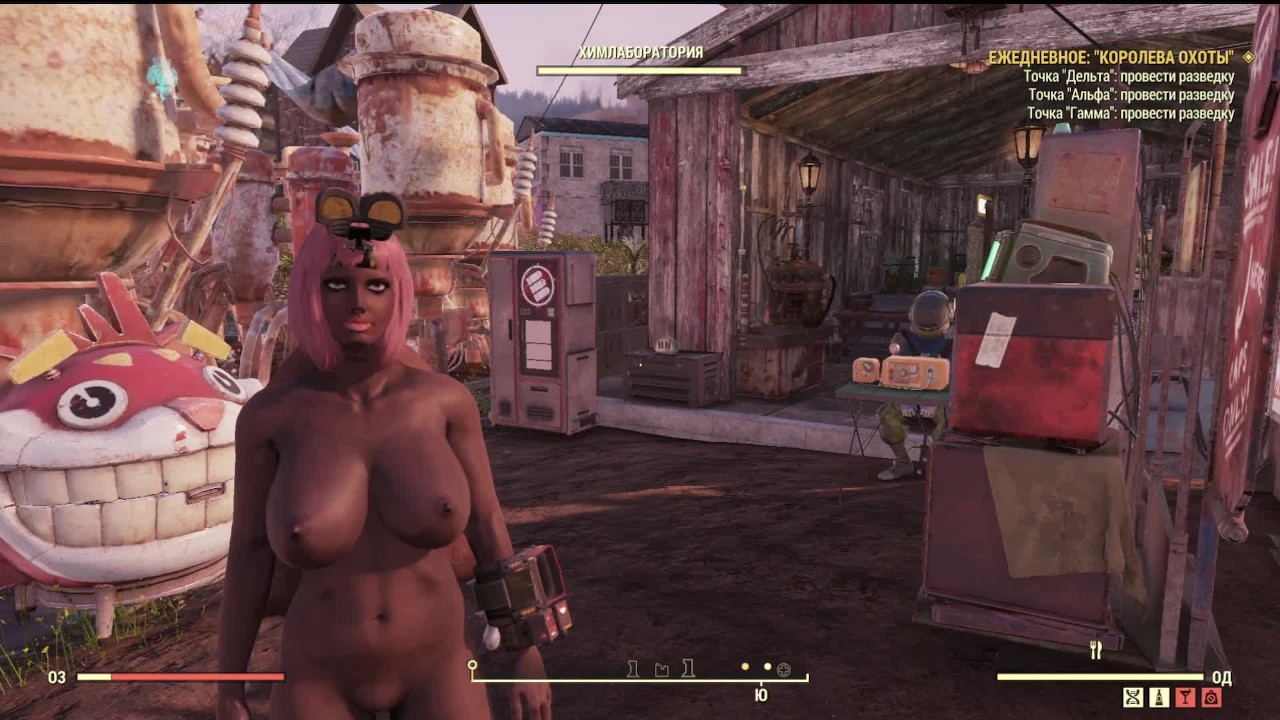Click the fork-and-knife hunger icon near AP bar
This screenshot has height=720, width=1280.
click(1096, 648)
